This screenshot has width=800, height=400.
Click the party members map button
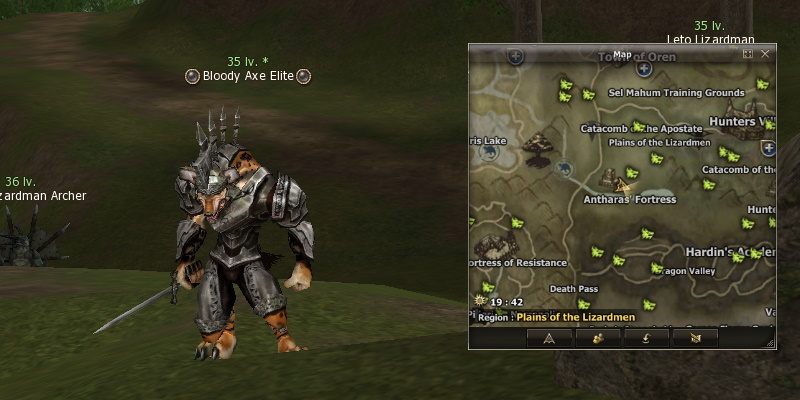598,338
